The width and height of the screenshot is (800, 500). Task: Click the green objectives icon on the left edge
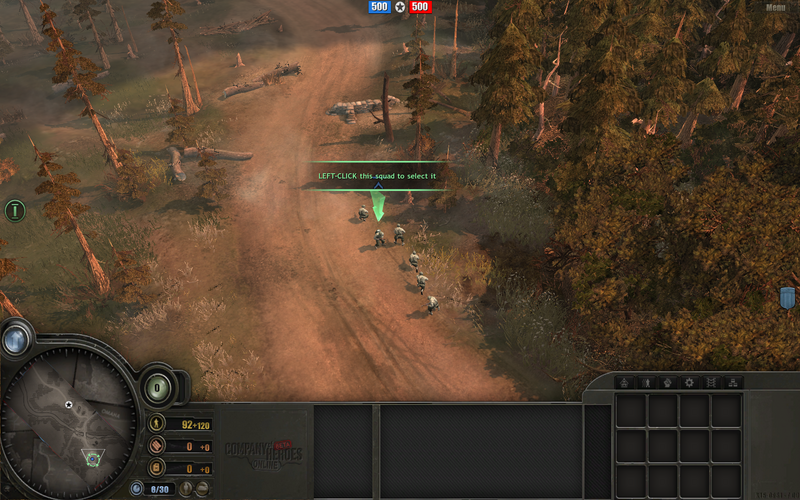(x=14, y=210)
